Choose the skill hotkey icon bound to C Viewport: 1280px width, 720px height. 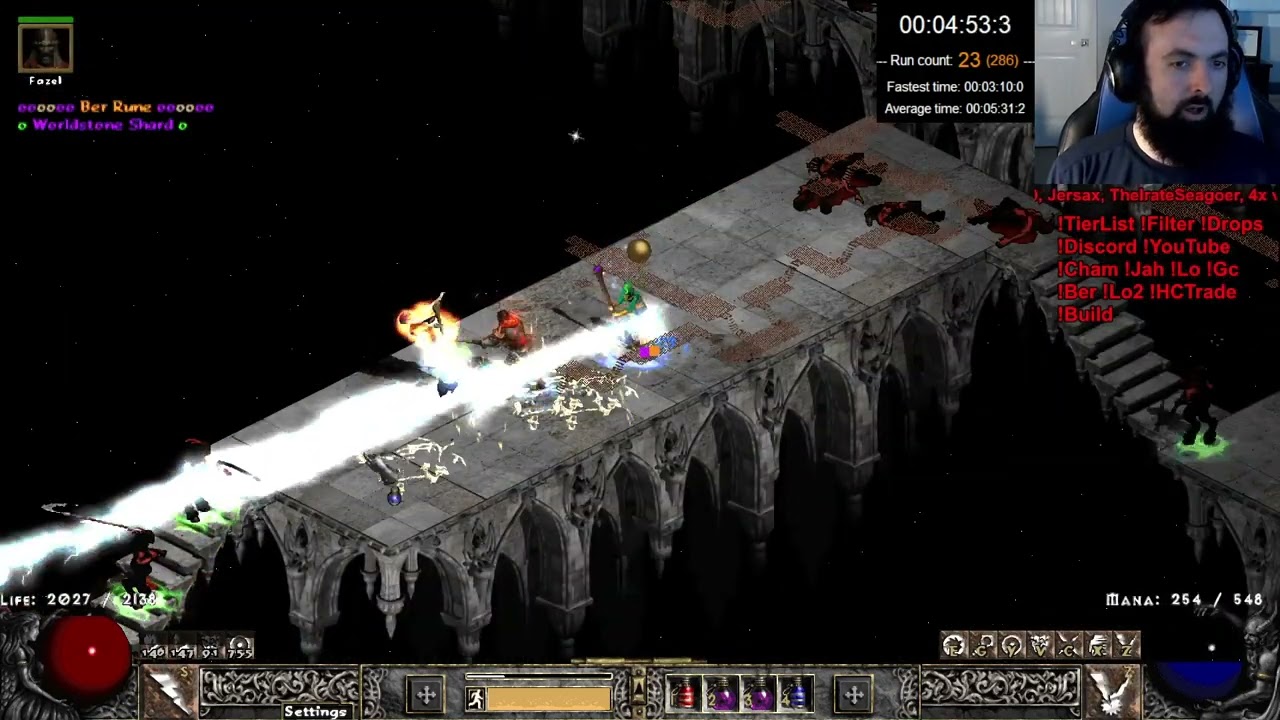coord(1069,646)
